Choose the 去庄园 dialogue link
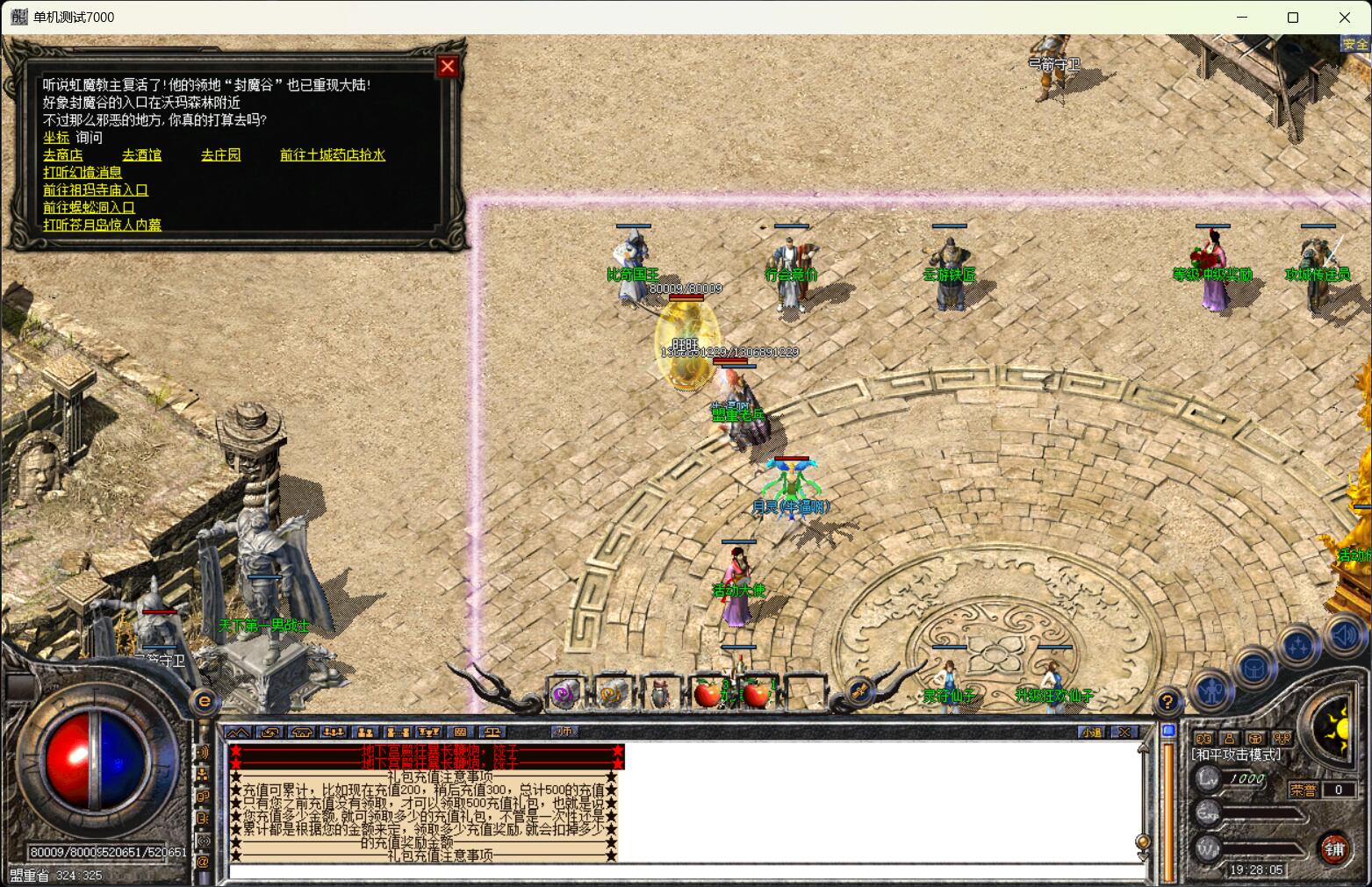Screen dimensions: 1372x887 (220, 155)
